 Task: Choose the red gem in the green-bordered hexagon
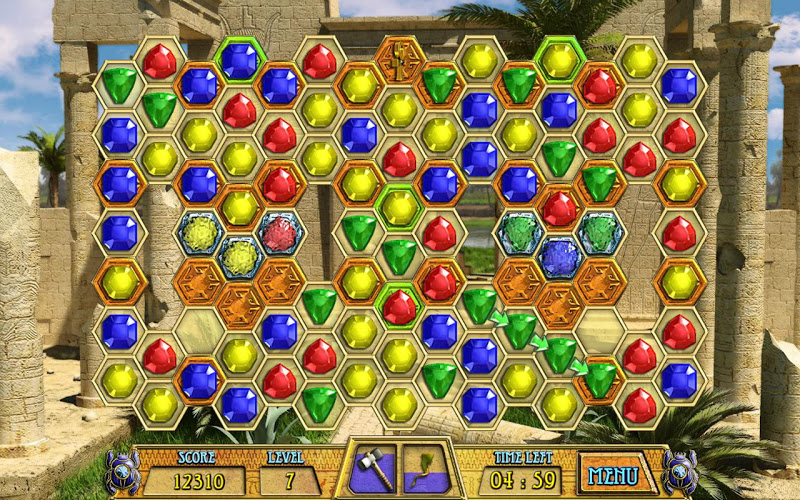click(x=399, y=305)
